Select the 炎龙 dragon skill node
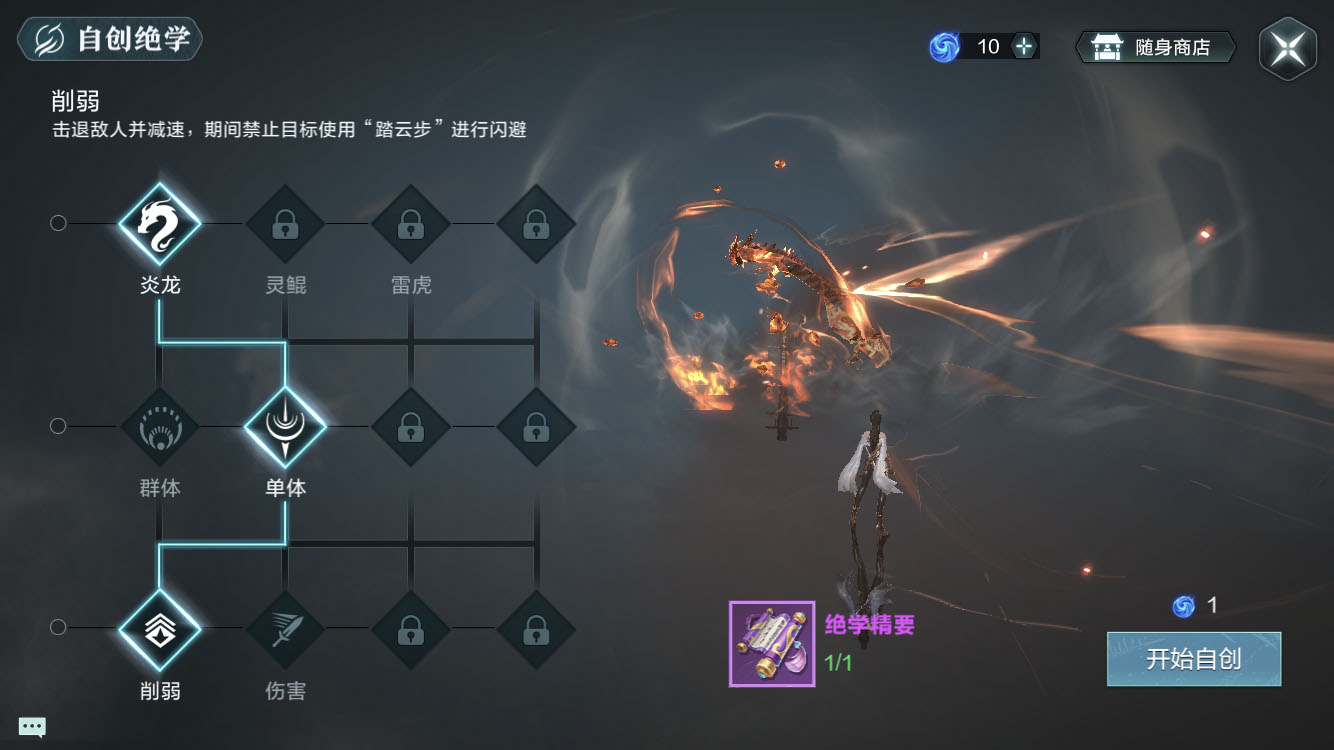The height and width of the screenshot is (750, 1334). (160, 223)
